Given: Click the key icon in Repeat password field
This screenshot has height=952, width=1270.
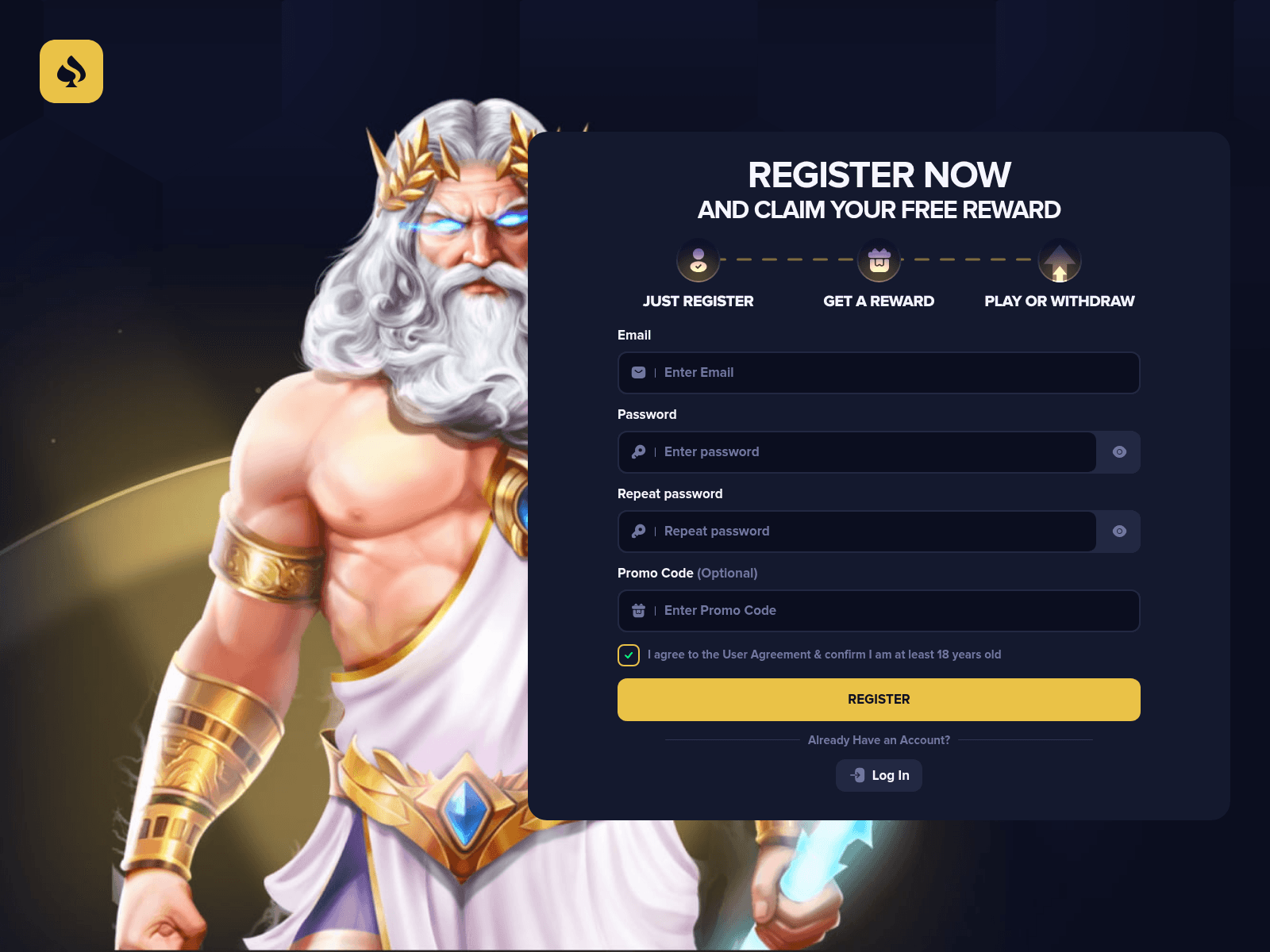Looking at the screenshot, I should pyautogui.click(x=638, y=532).
